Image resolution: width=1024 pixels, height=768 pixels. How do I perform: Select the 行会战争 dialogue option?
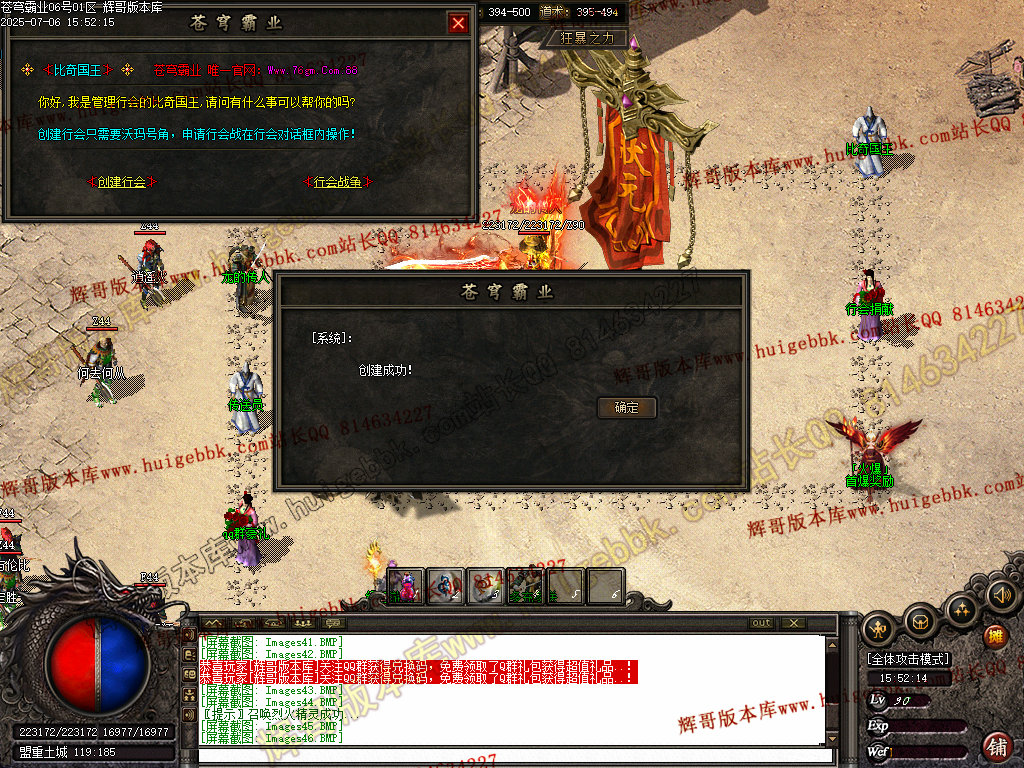(337, 182)
